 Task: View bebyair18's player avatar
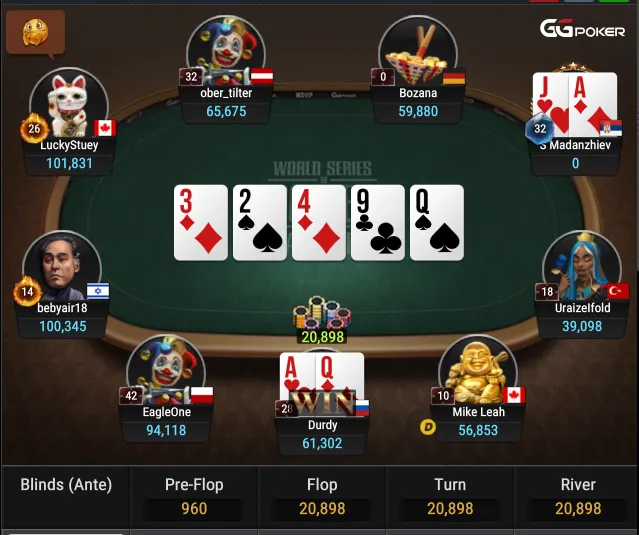(62, 265)
